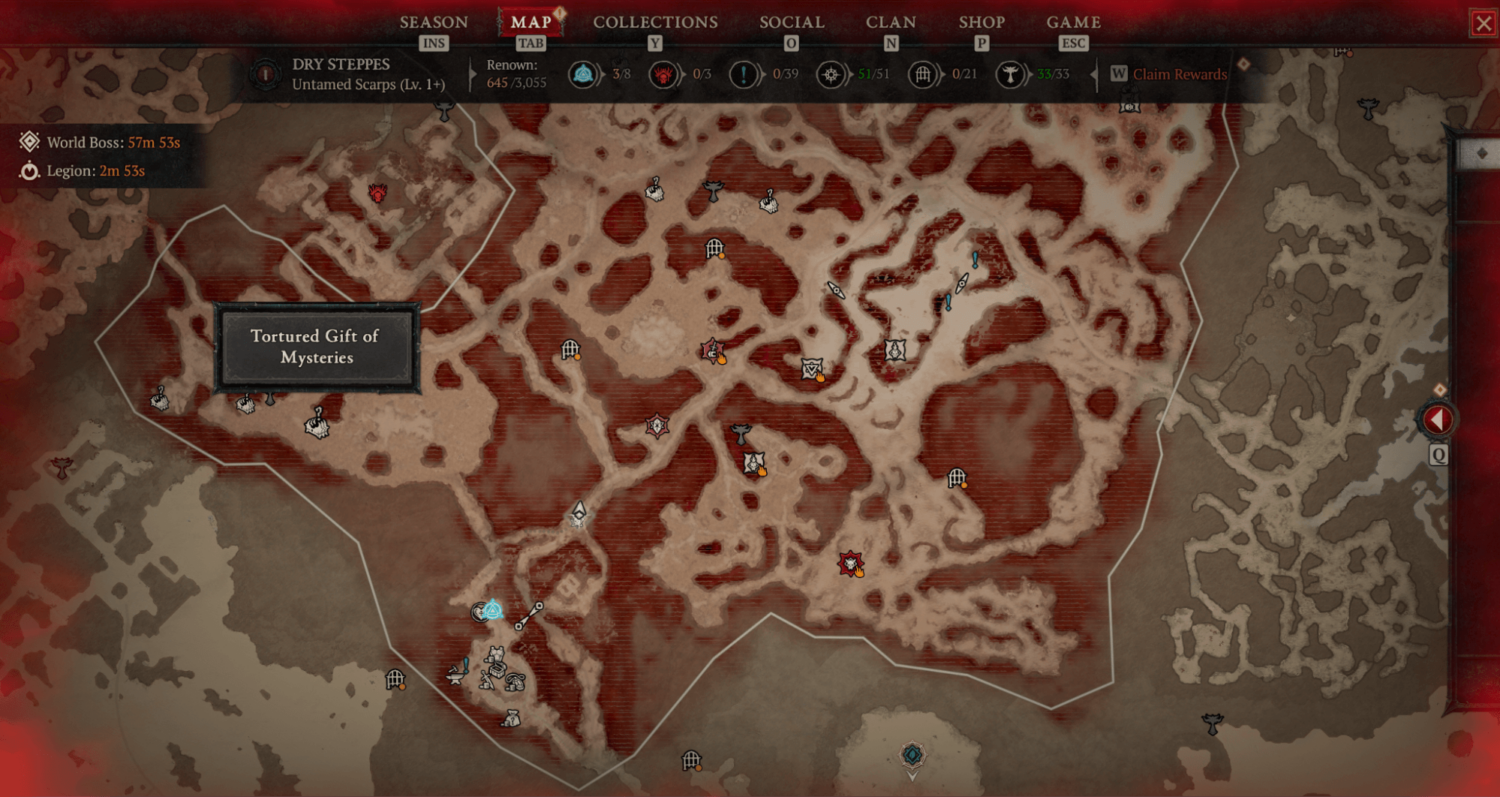Select the waypoints progress icon in renown bar
The image size is (1500, 797).
(582, 74)
